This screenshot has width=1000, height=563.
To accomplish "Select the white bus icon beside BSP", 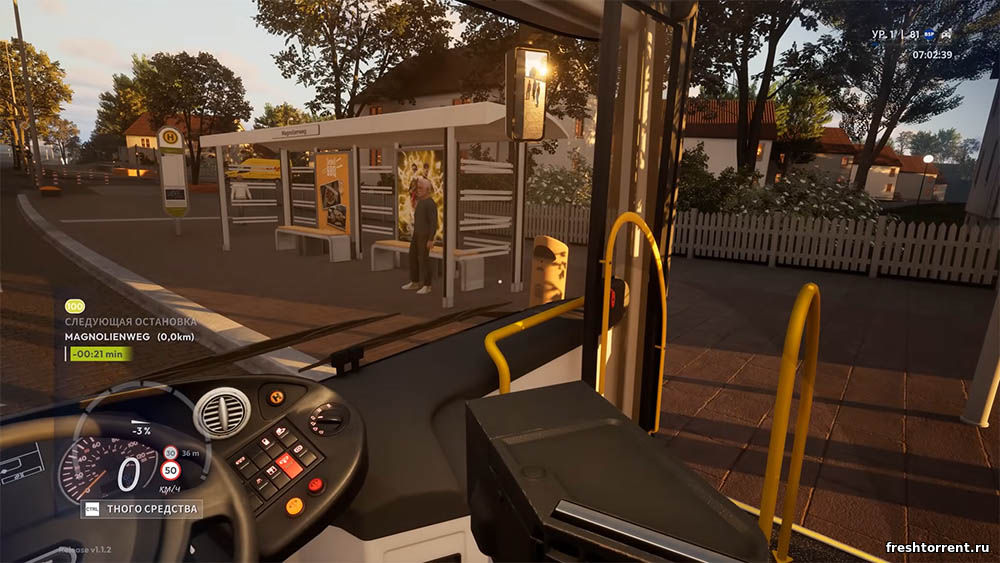I will [x=946, y=34].
